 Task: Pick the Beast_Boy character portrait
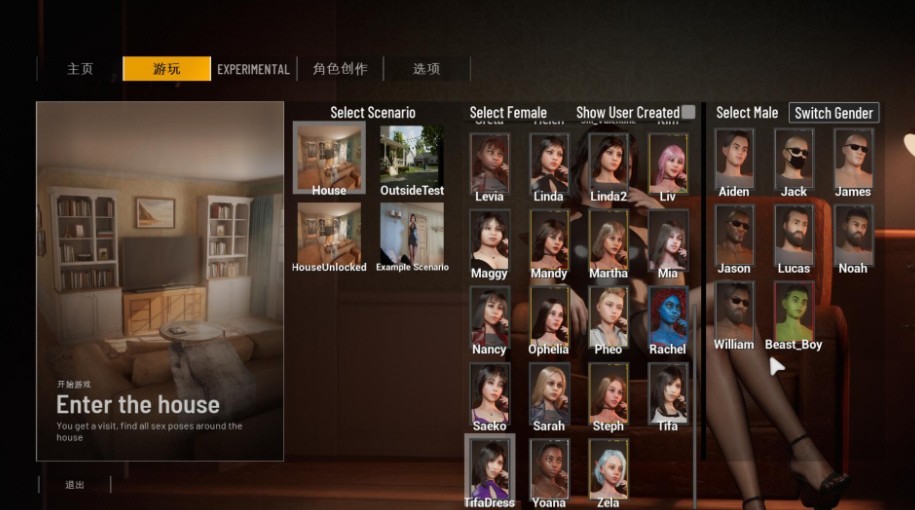coord(794,311)
